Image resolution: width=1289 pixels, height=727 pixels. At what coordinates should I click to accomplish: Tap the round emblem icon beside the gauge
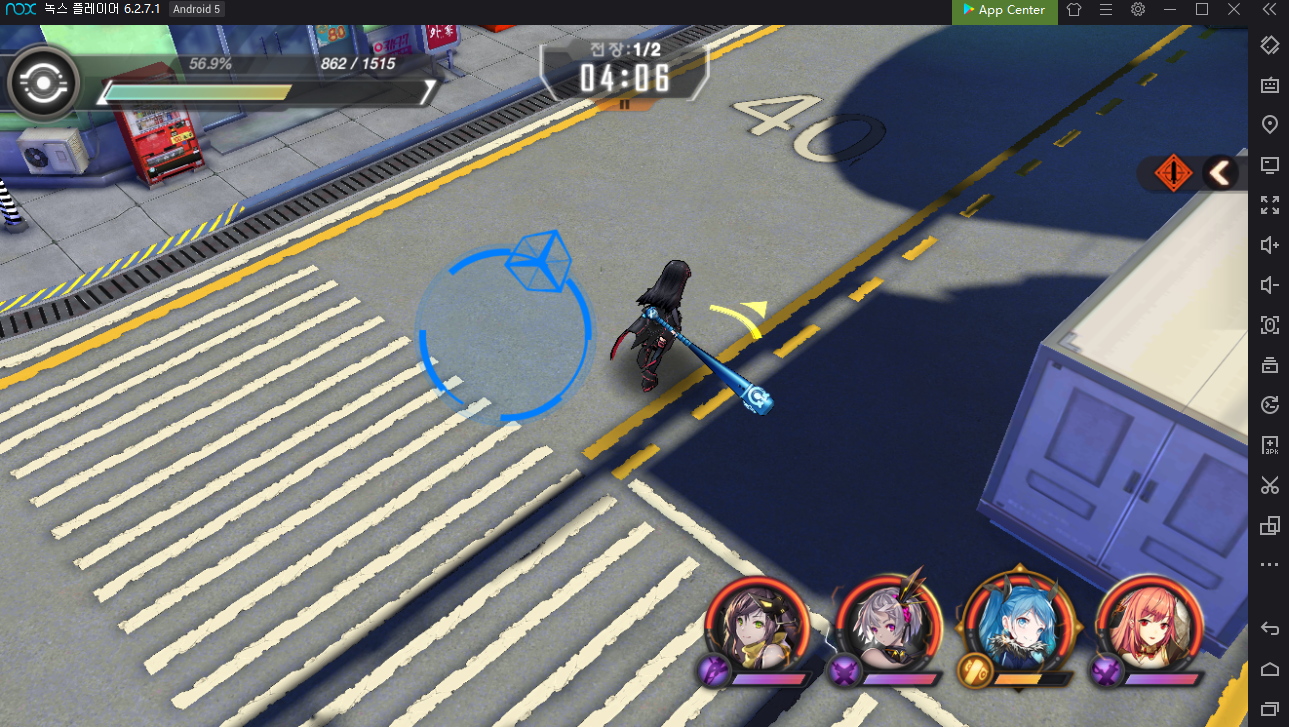tap(43, 84)
